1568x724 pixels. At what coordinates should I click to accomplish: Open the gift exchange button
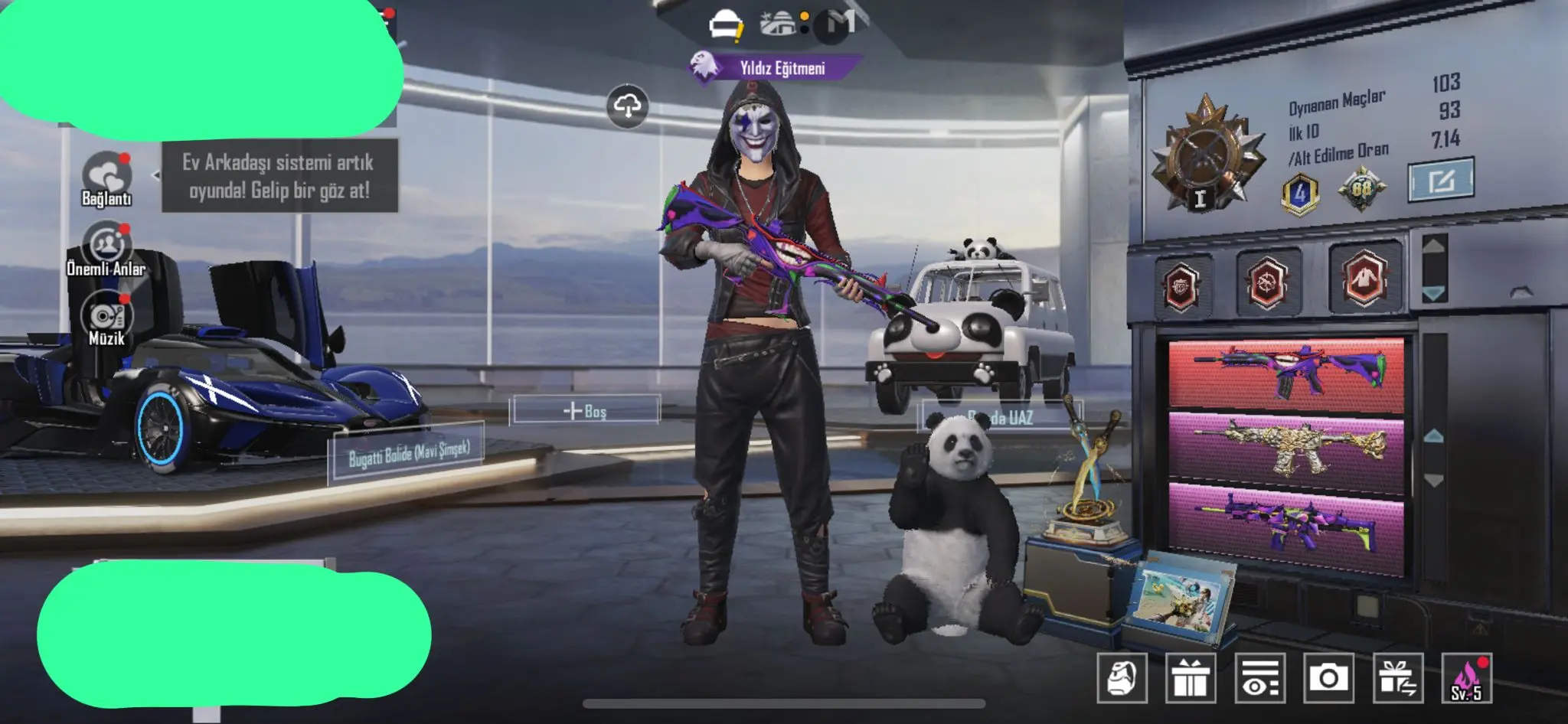(x=1398, y=678)
